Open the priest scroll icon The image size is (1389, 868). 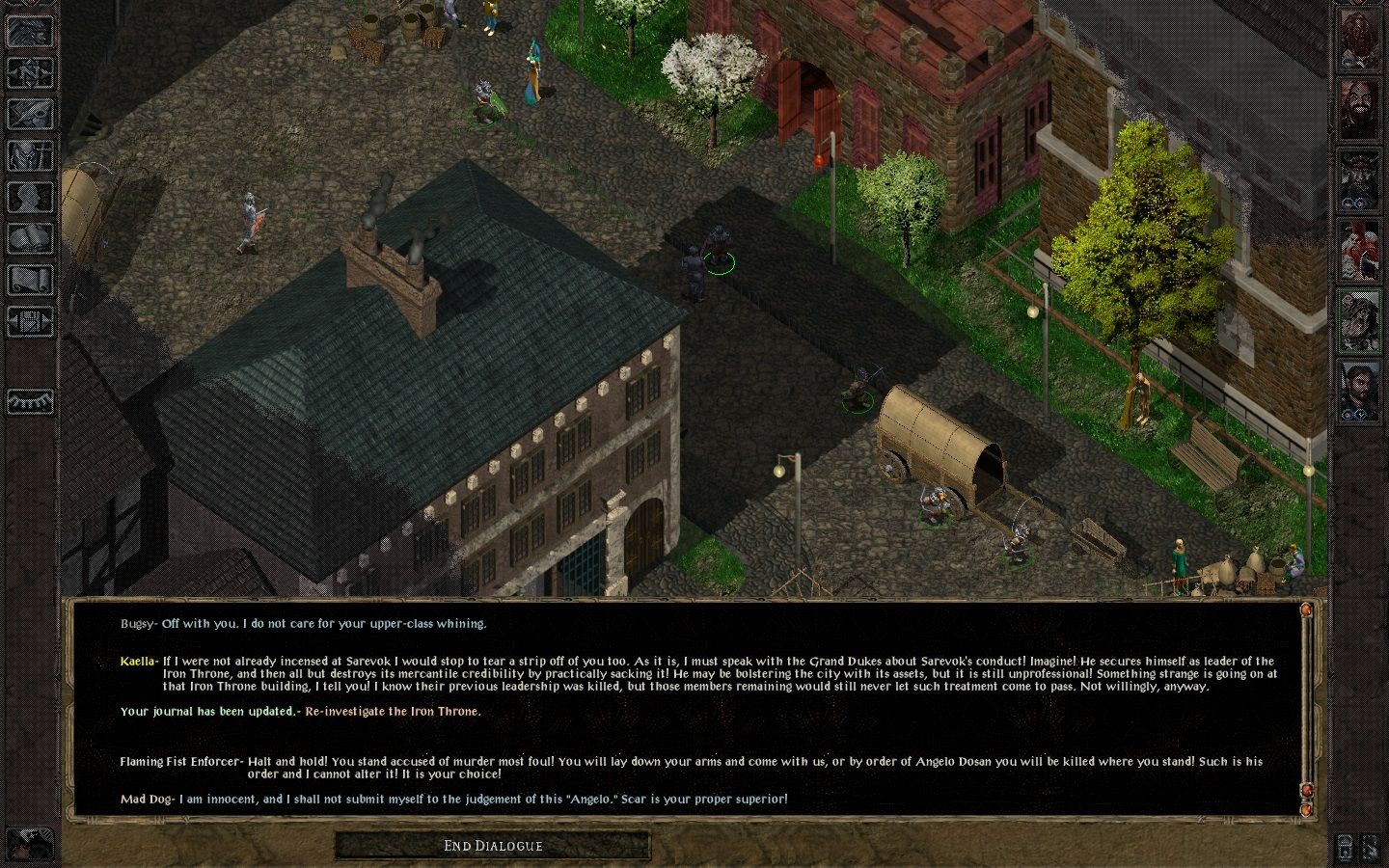pyautogui.click(x=30, y=280)
